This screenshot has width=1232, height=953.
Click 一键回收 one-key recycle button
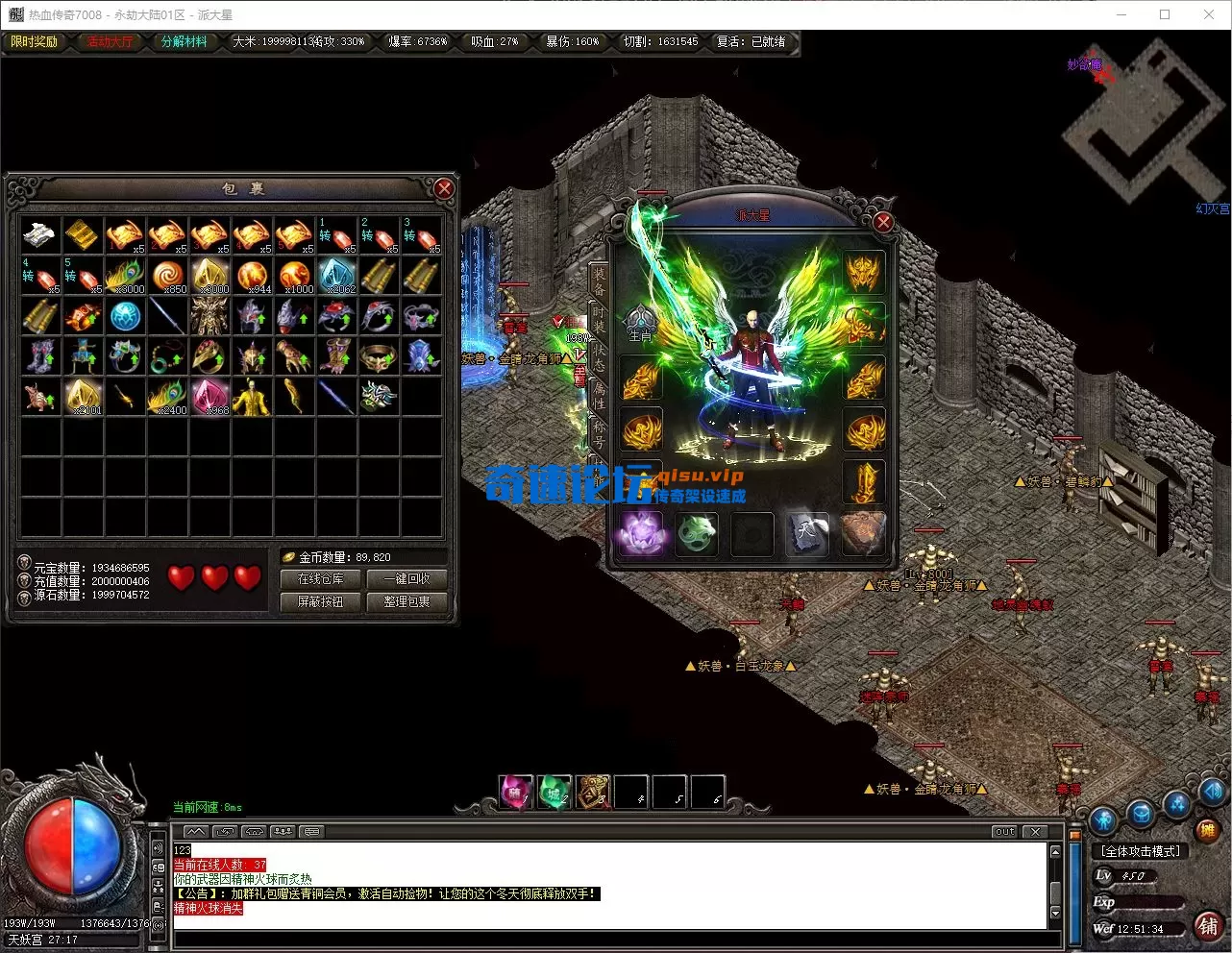(x=407, y=579)
